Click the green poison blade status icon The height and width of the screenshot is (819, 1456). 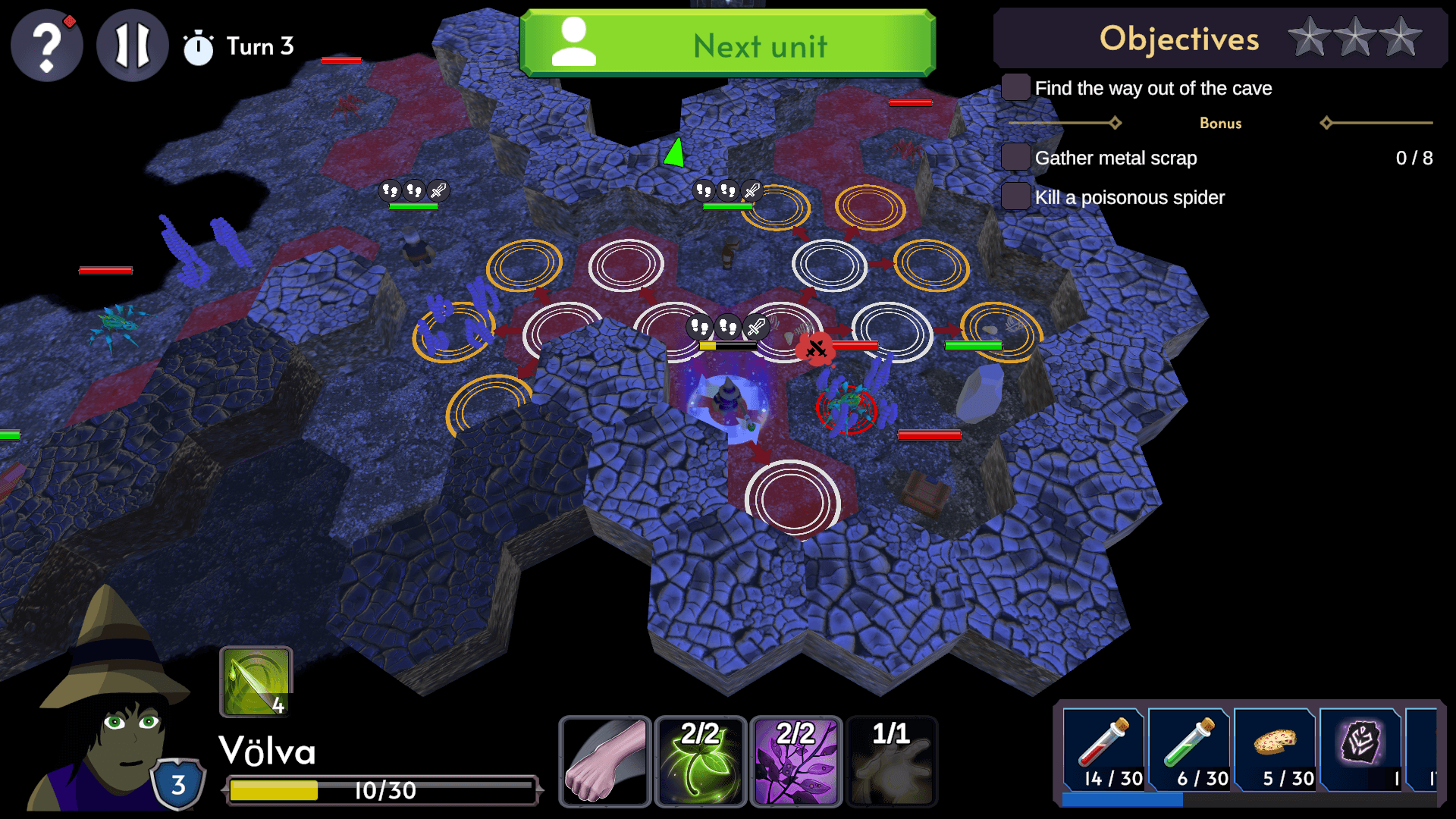click(256, 682)
